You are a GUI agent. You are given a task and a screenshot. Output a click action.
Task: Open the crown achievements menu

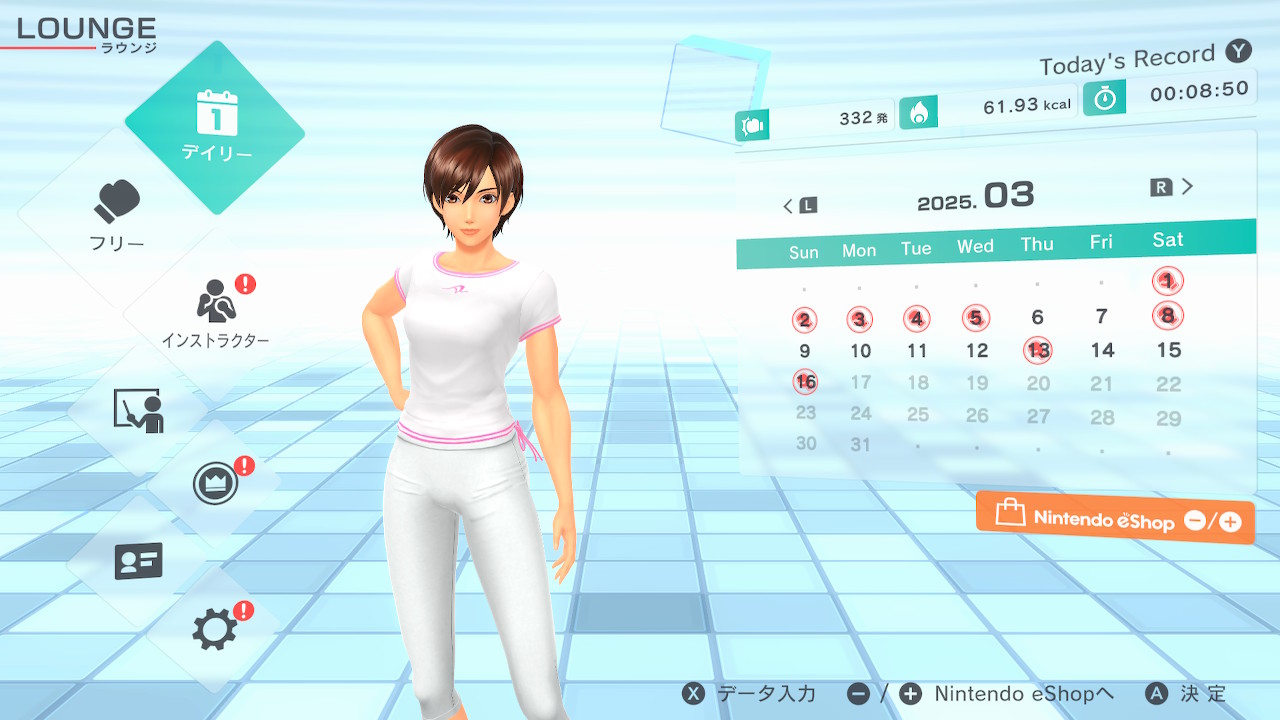click(215, 484)
